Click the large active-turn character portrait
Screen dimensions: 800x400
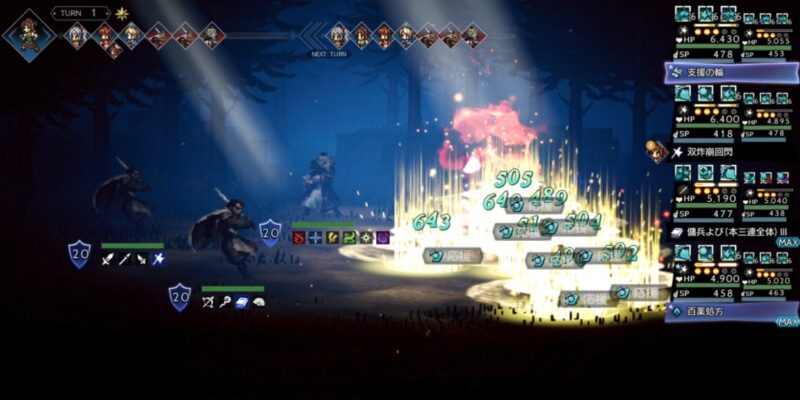pos(28,33)
